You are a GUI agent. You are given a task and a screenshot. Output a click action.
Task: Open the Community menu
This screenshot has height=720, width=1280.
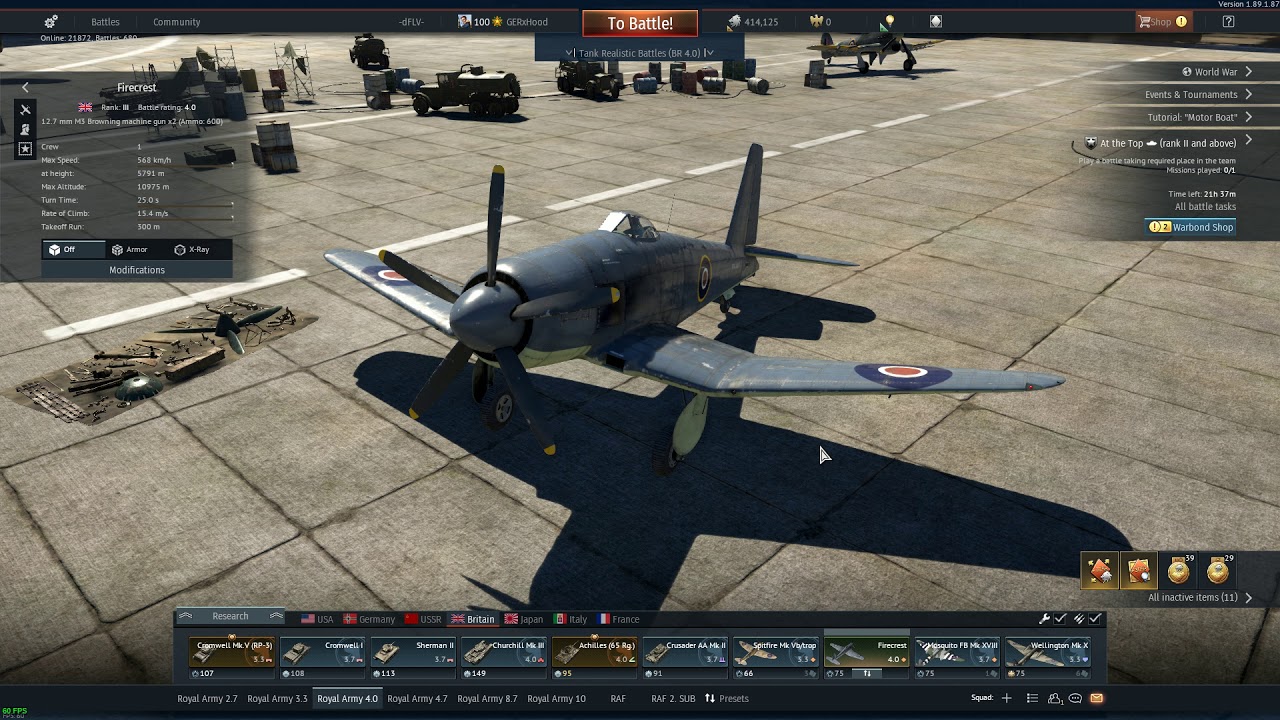pyautogui.click(x=176, y=22)
